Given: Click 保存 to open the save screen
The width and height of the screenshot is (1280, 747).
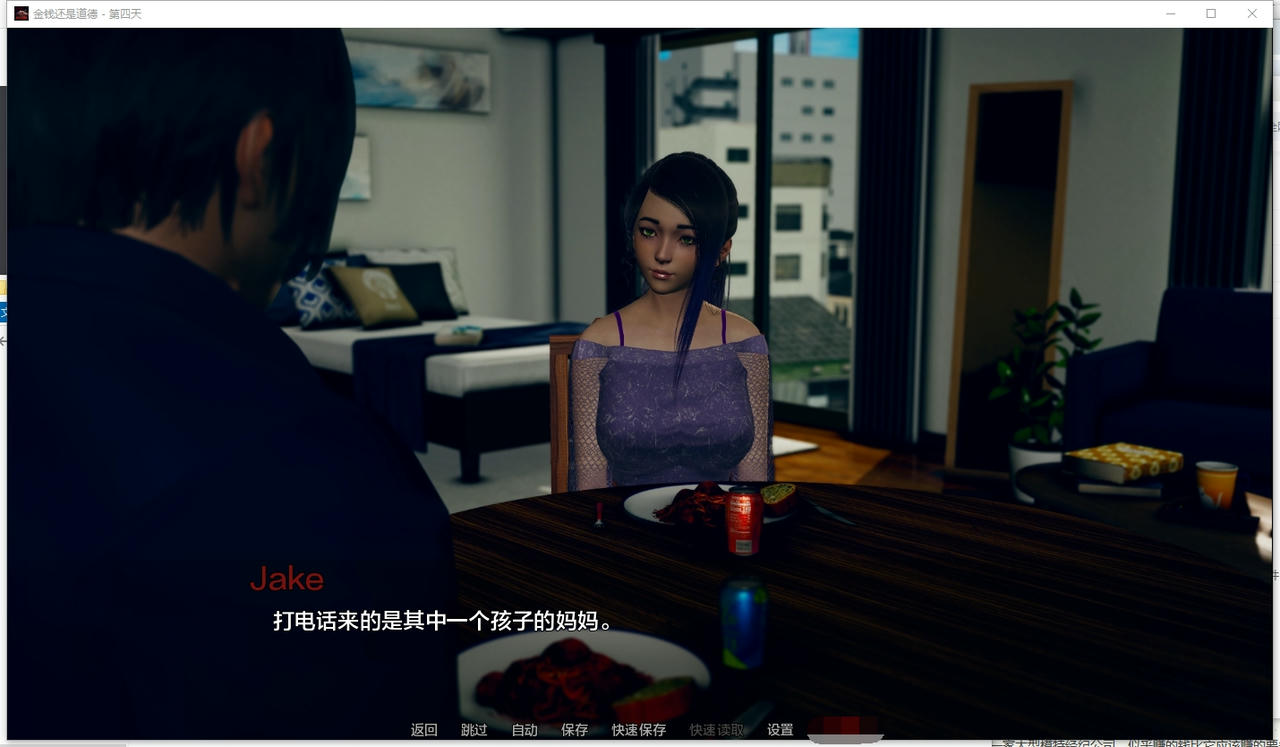Looking at the screenshot, I should click(574, 730).
